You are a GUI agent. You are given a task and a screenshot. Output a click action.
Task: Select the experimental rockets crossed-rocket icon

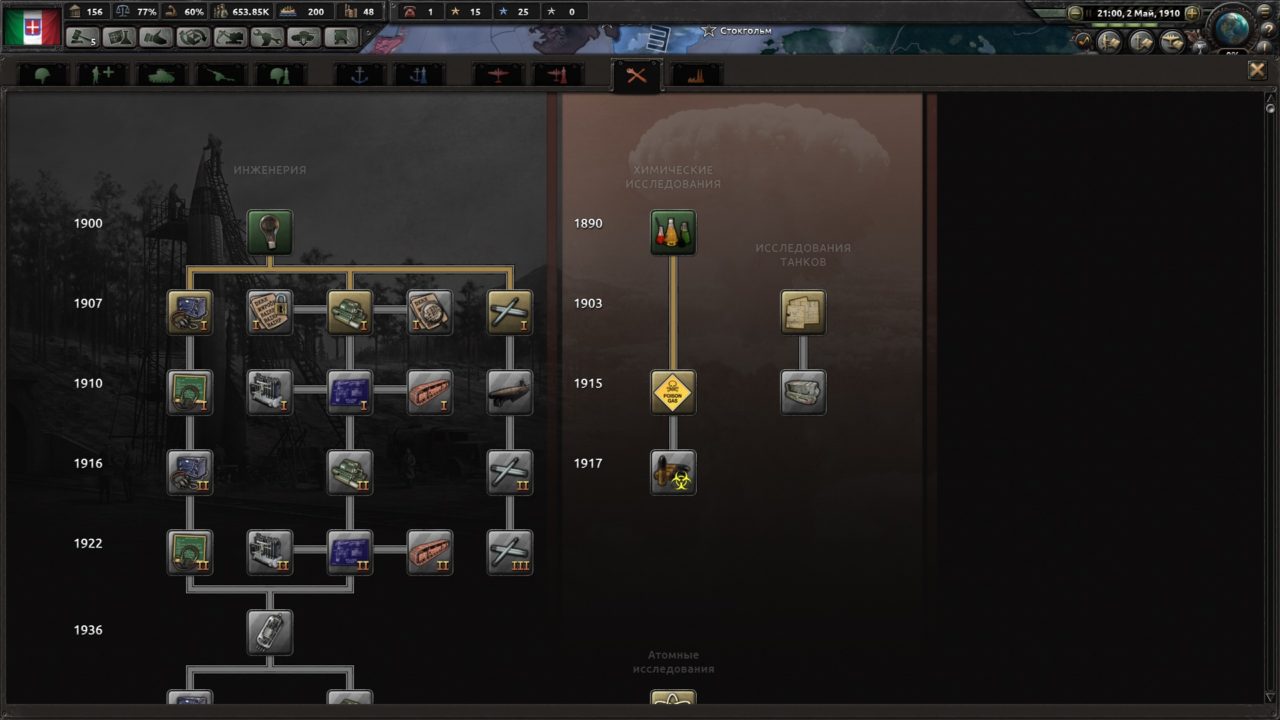(x=511, y=311)
